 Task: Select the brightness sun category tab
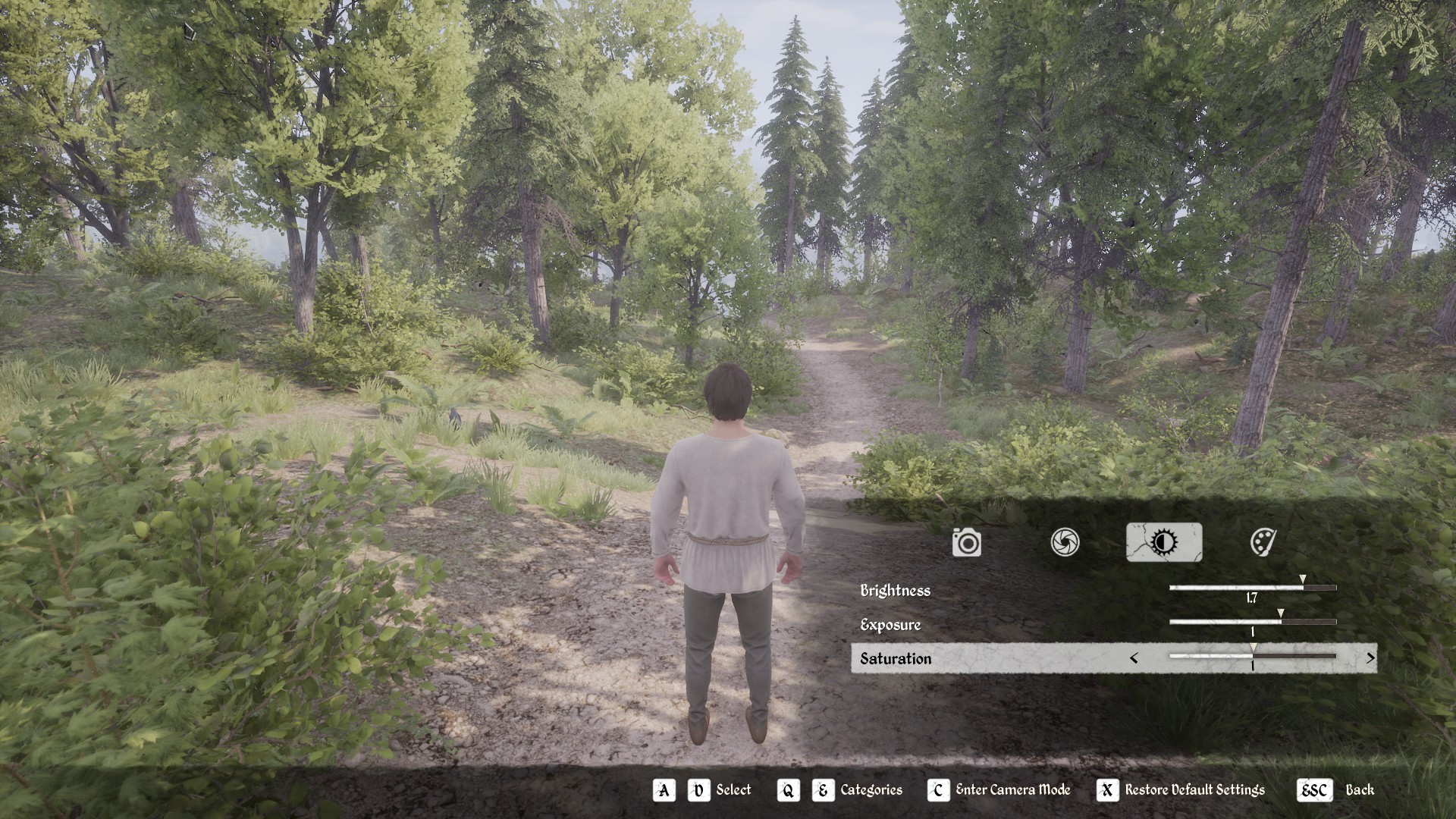click(x=1163, y=542)
